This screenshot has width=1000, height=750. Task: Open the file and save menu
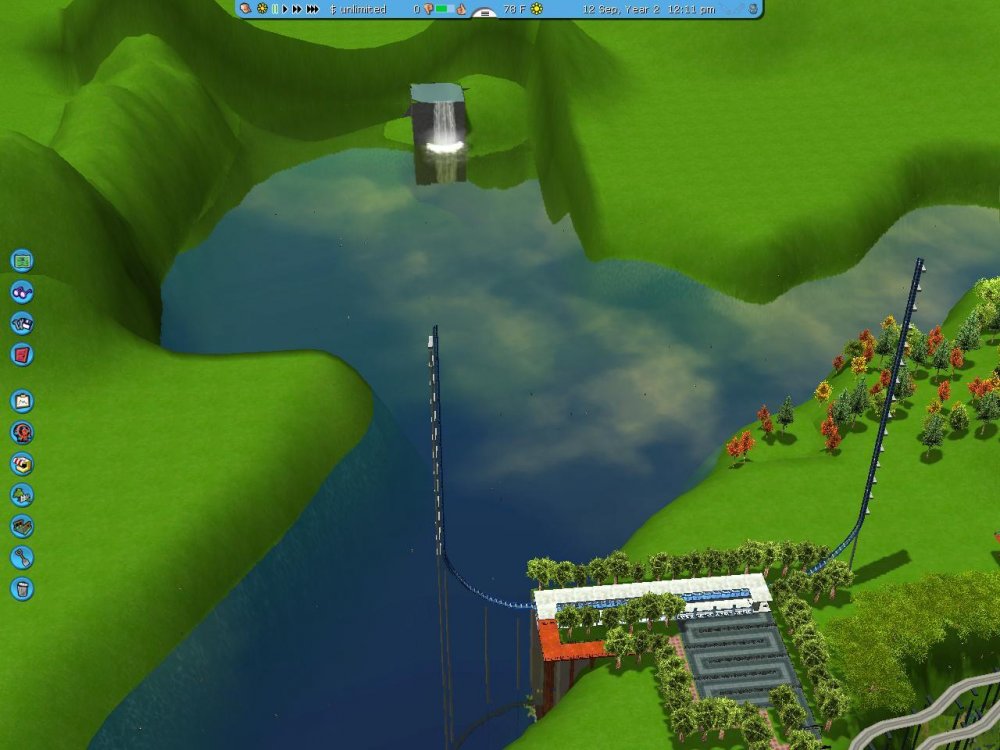22,323
